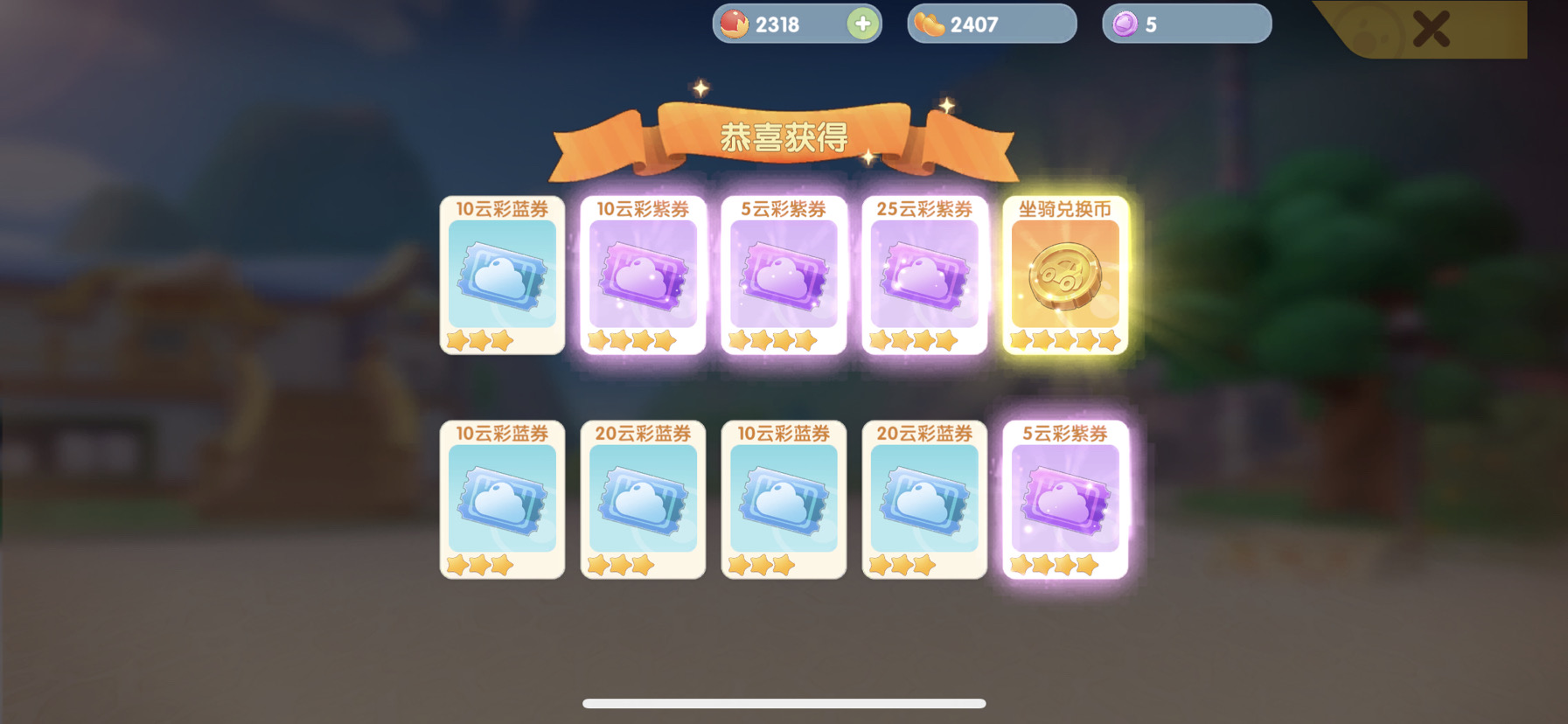This screenshot has width=1568, height=724.
Task: Tap the green plus button to add currency
Action: [x=862, y=24]
